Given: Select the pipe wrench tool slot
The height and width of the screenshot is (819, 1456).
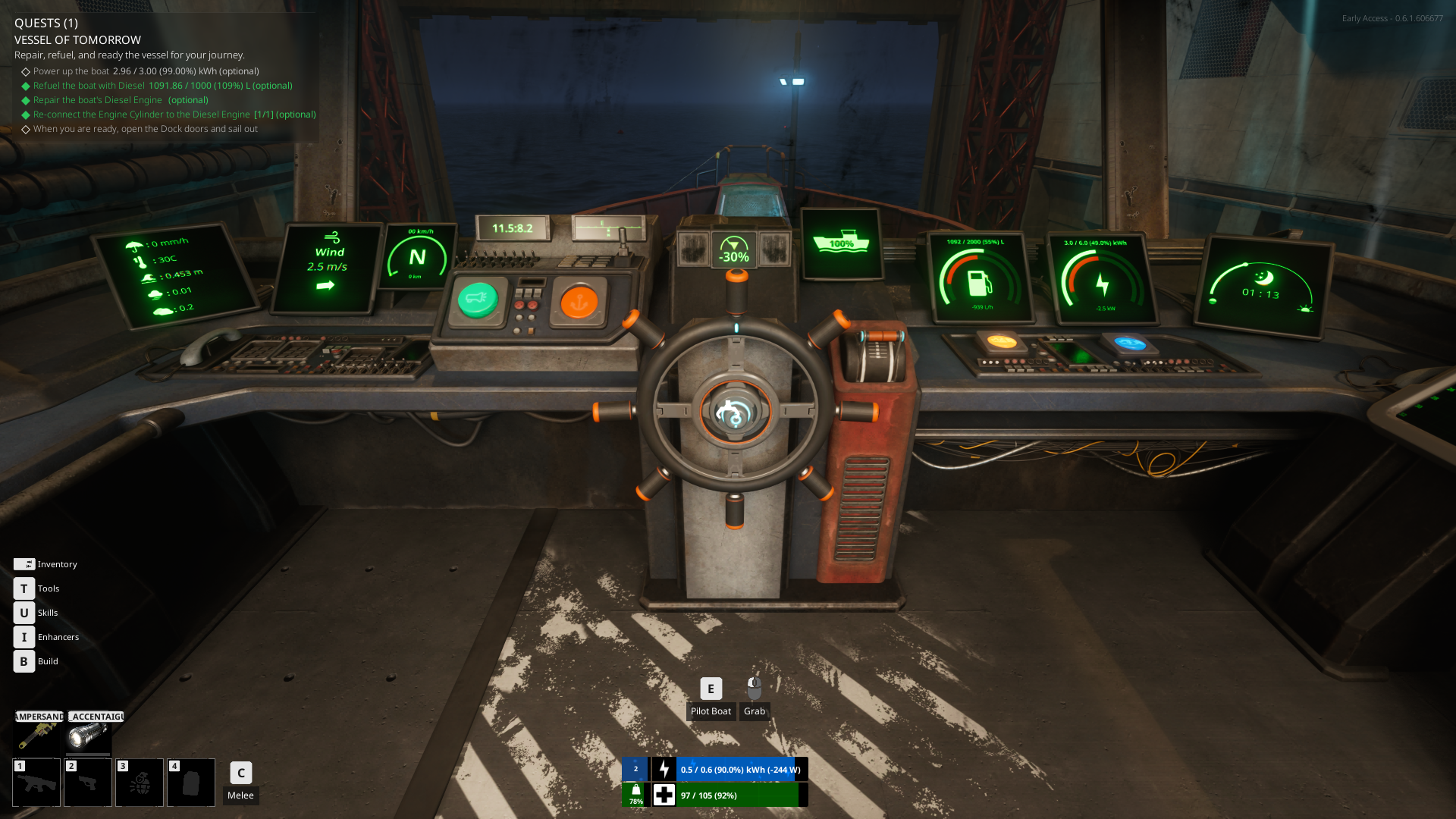Looking at the screenshot, I should [x=36, y=734].
